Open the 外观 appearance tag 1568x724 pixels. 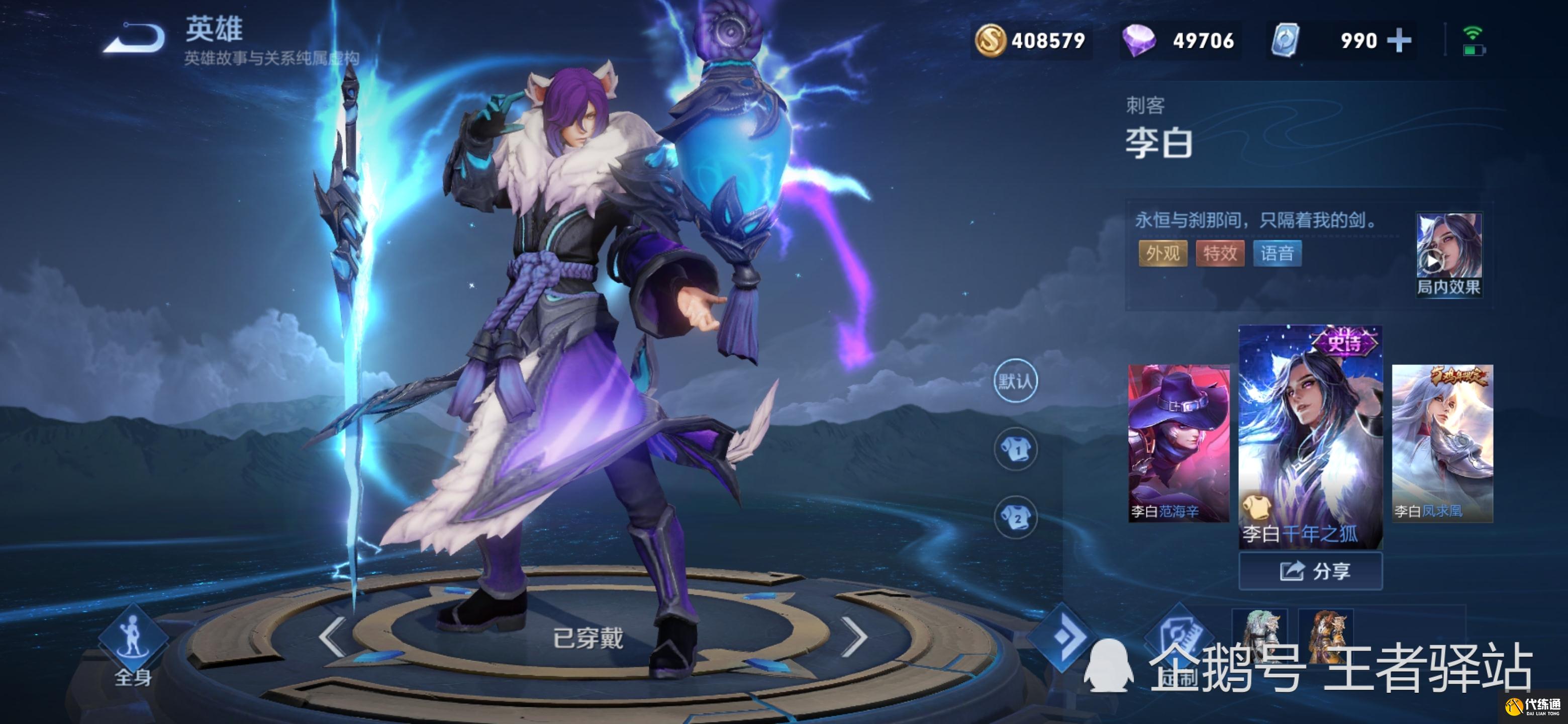pyautogui.click(x=1162, y=253)
